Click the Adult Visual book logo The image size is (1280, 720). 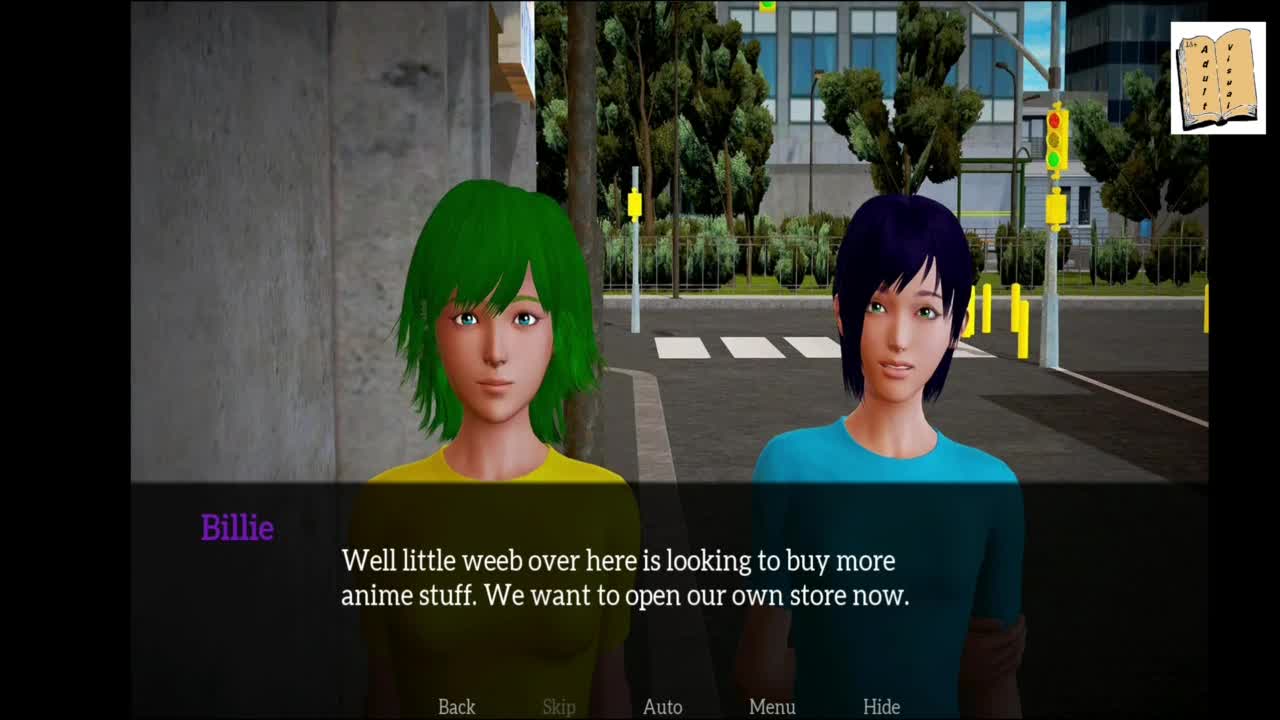(1218, 78)
